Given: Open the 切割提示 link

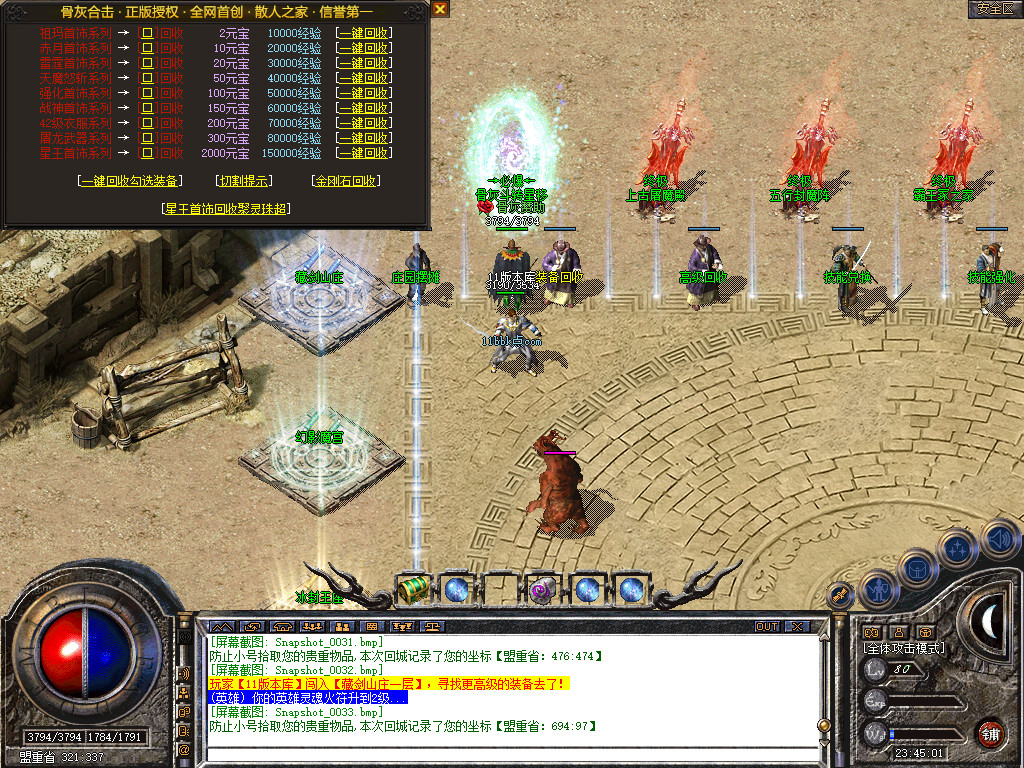Looking at the screenshot, I should [243, 181].
